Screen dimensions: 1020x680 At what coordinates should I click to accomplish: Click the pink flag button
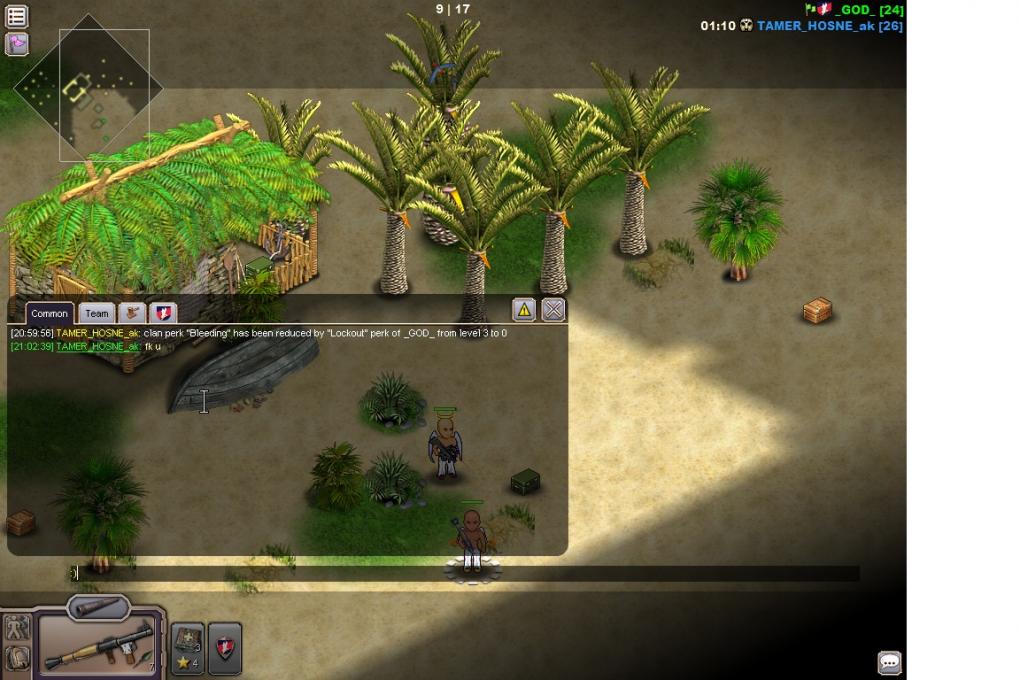click(17, 44)
